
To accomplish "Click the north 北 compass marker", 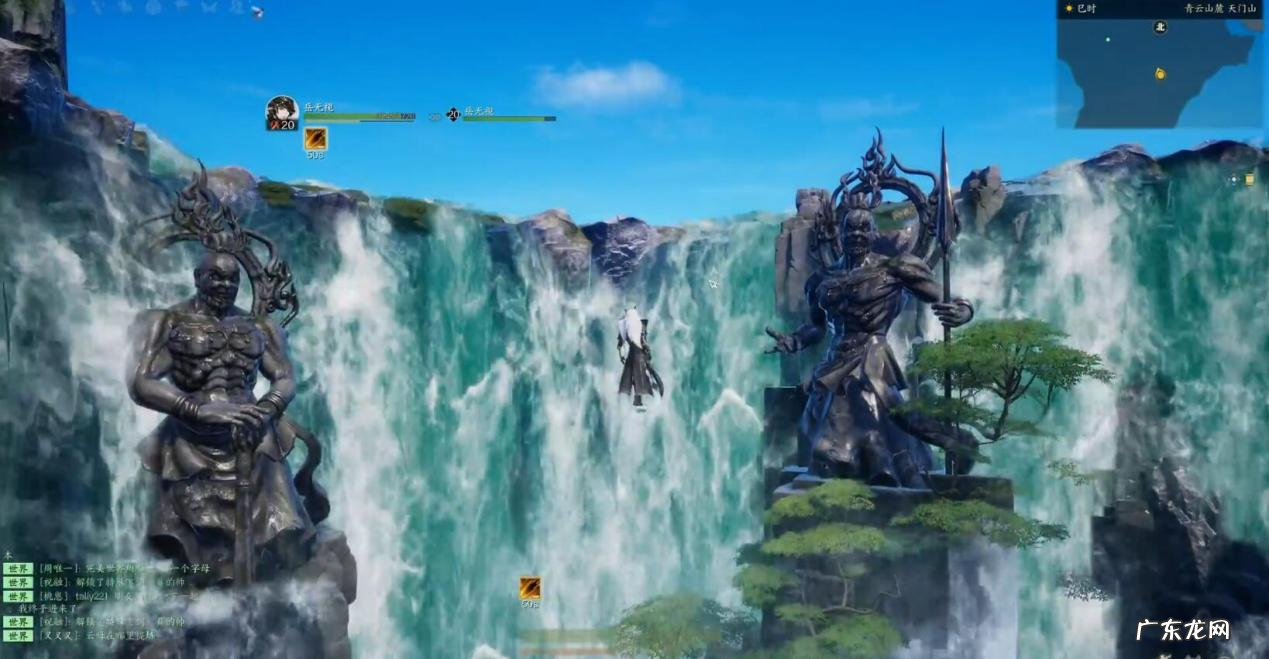I will click(x=1160, y=27).
